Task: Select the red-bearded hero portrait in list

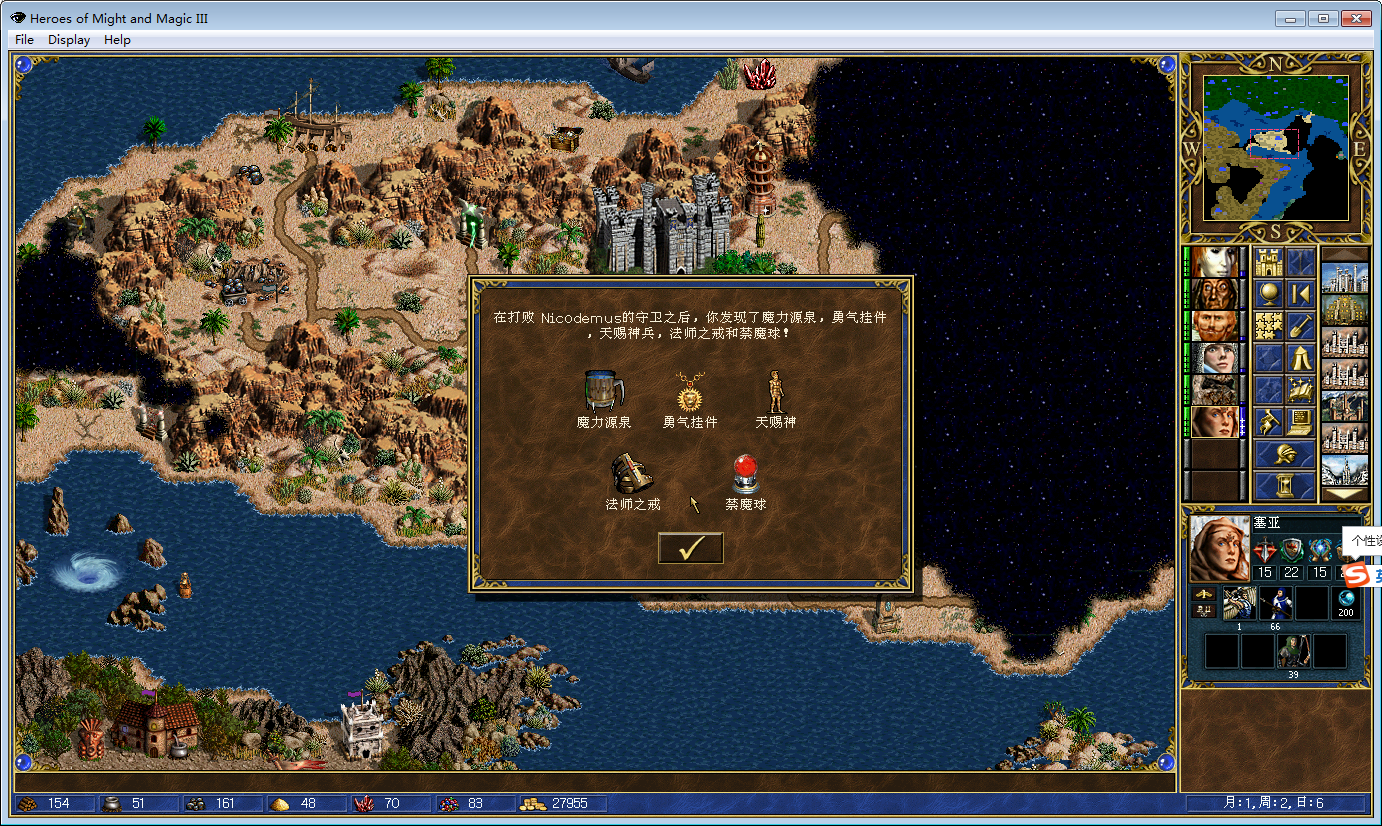Action: pos(1214,326)
